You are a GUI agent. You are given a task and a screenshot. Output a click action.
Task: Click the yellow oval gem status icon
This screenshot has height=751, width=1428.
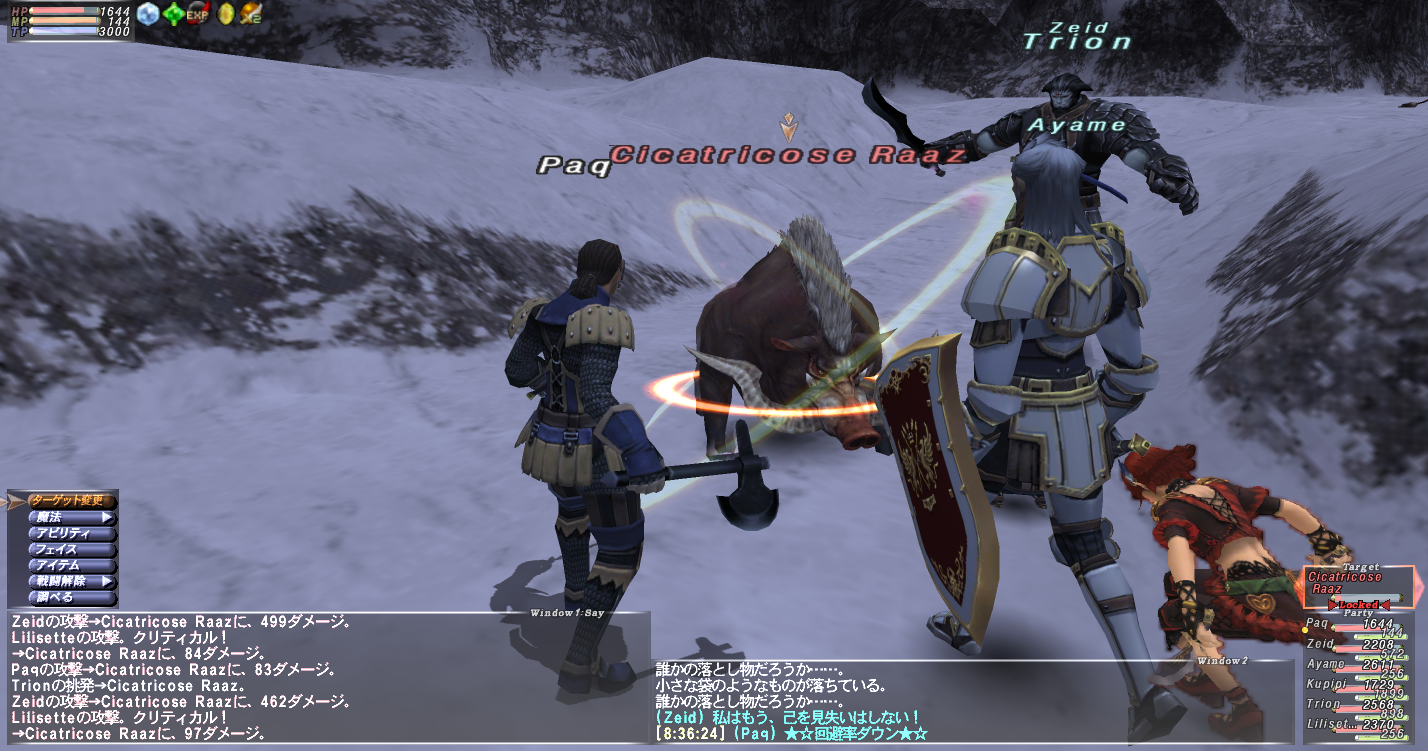pos(225,14)
